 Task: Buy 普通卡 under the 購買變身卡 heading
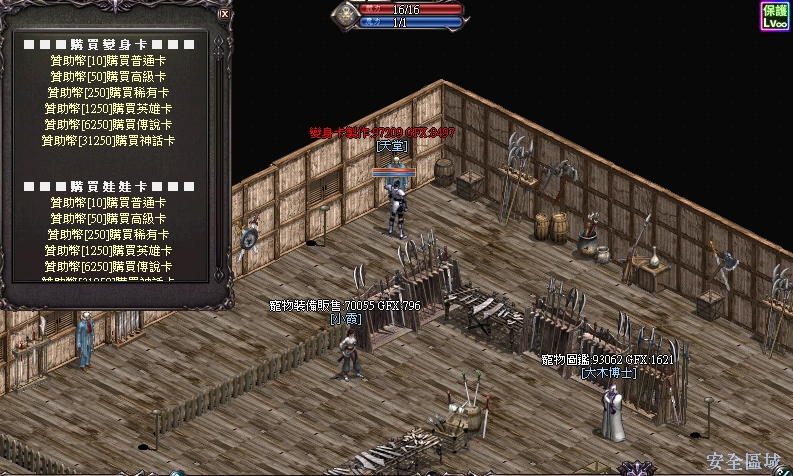point(108,61)
